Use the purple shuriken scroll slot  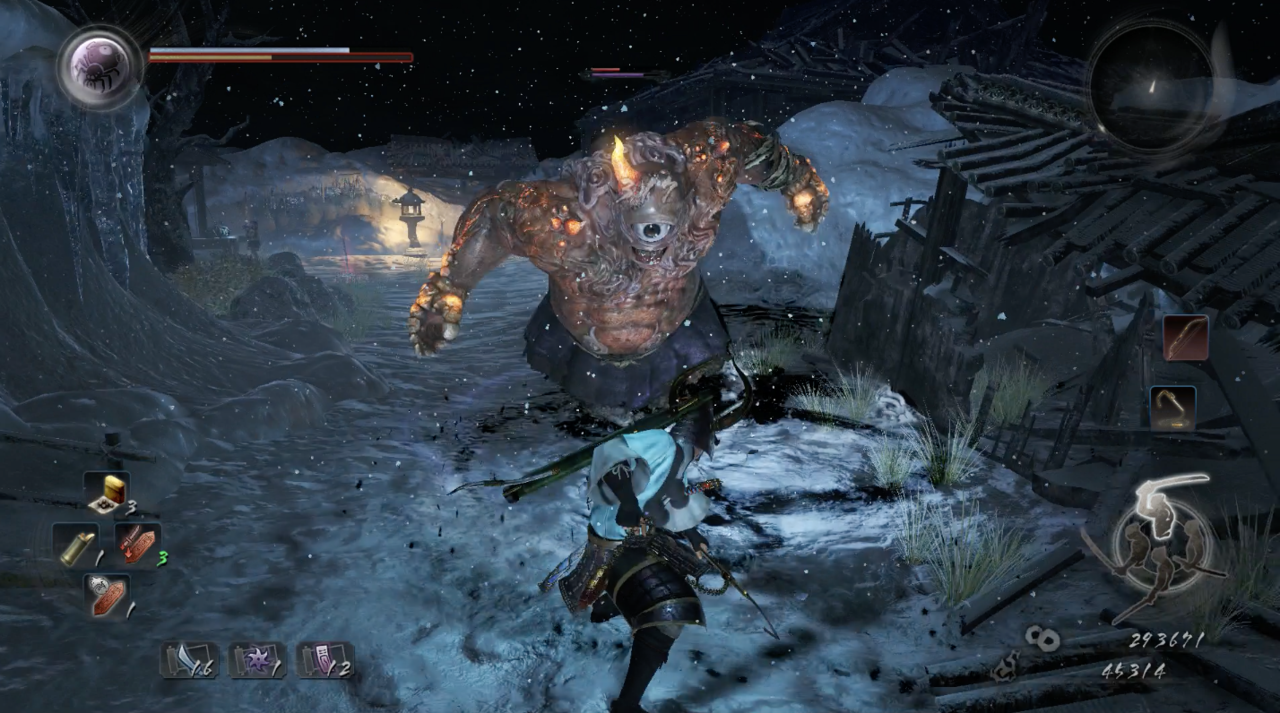coord(257,661)
